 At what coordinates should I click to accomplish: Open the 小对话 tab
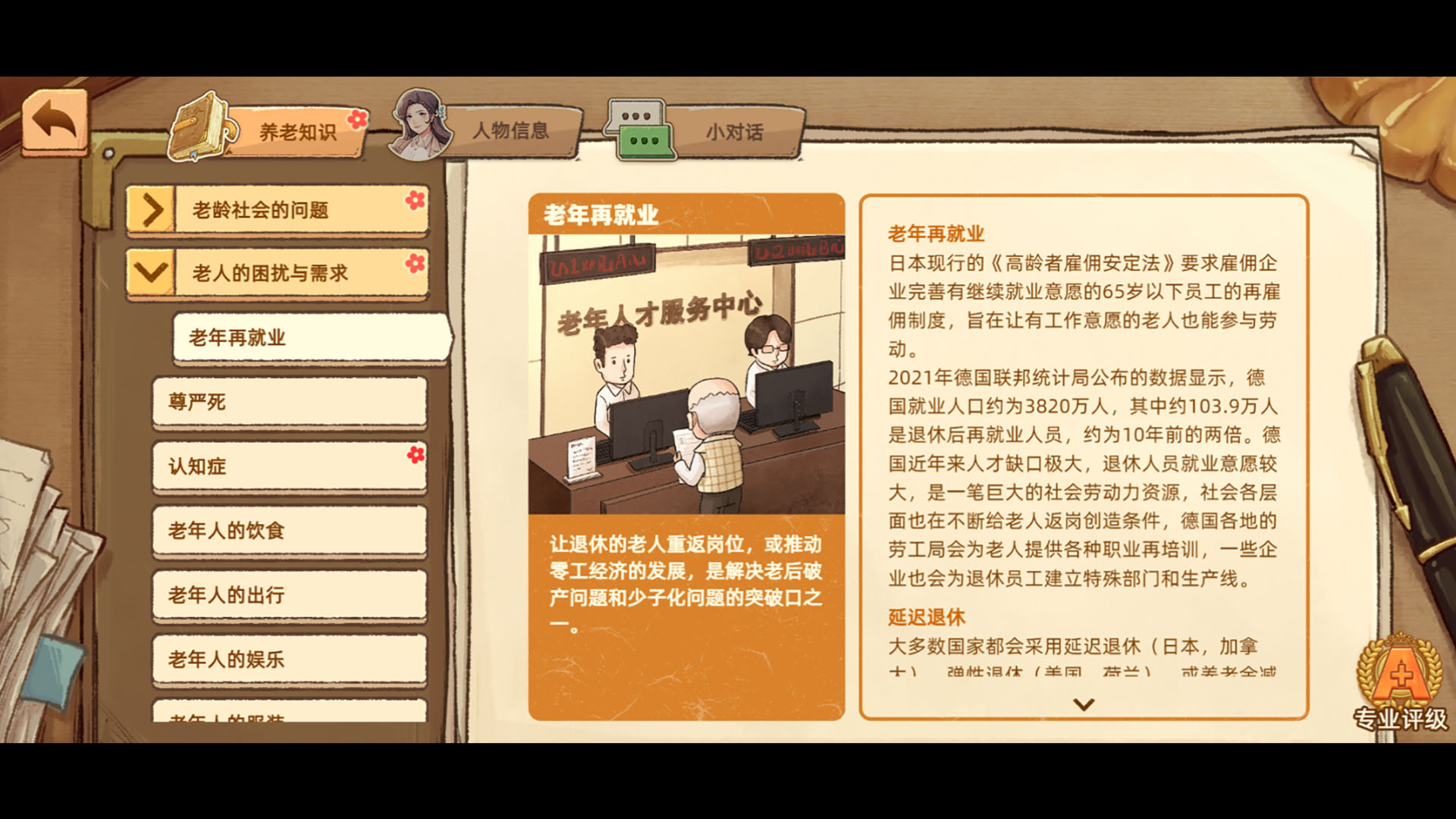(x=733, y=130)
